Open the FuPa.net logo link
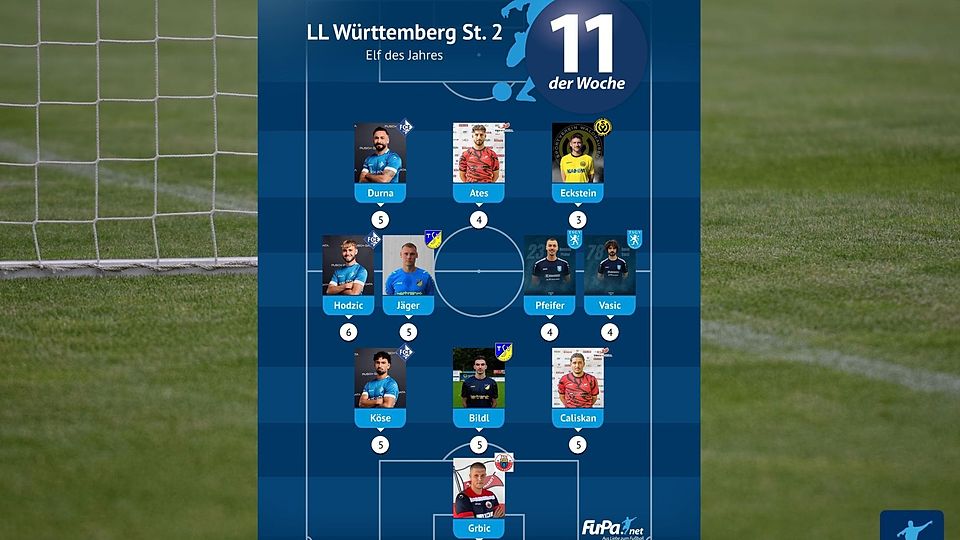The width and height of the screenshot is (960, 540). click(613, 527)
